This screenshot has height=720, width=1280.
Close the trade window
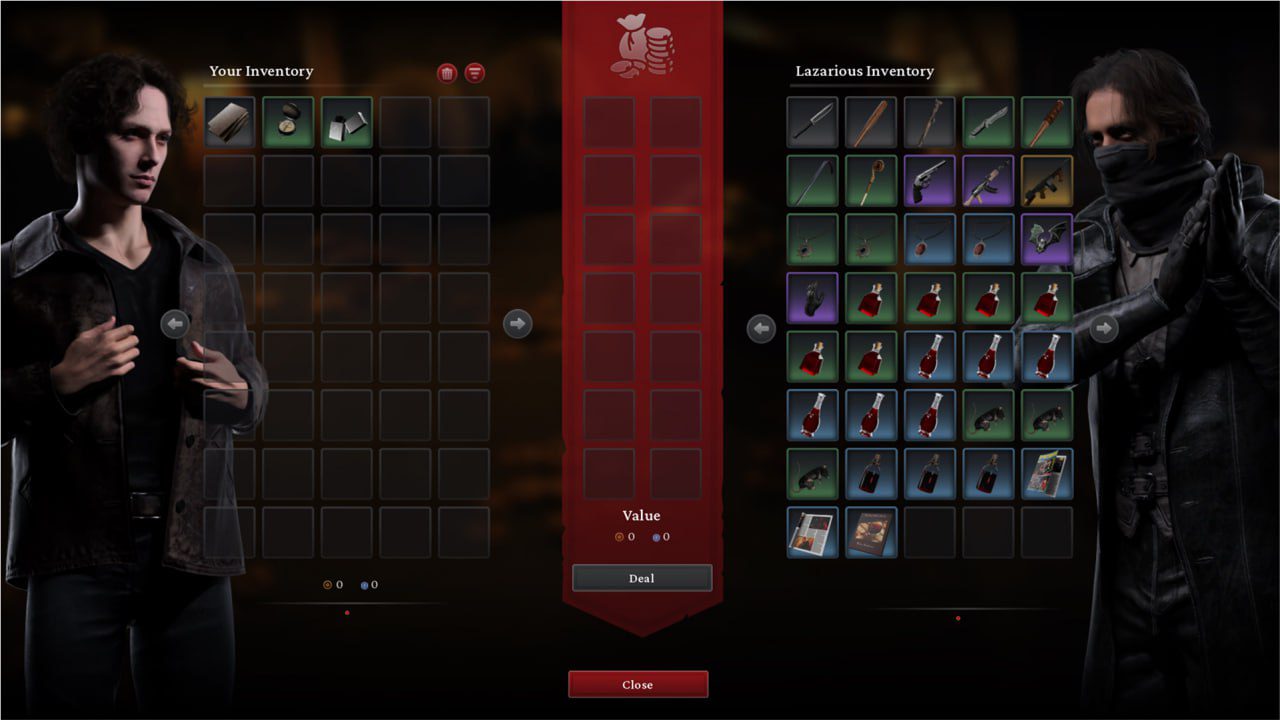click(638, 684)
